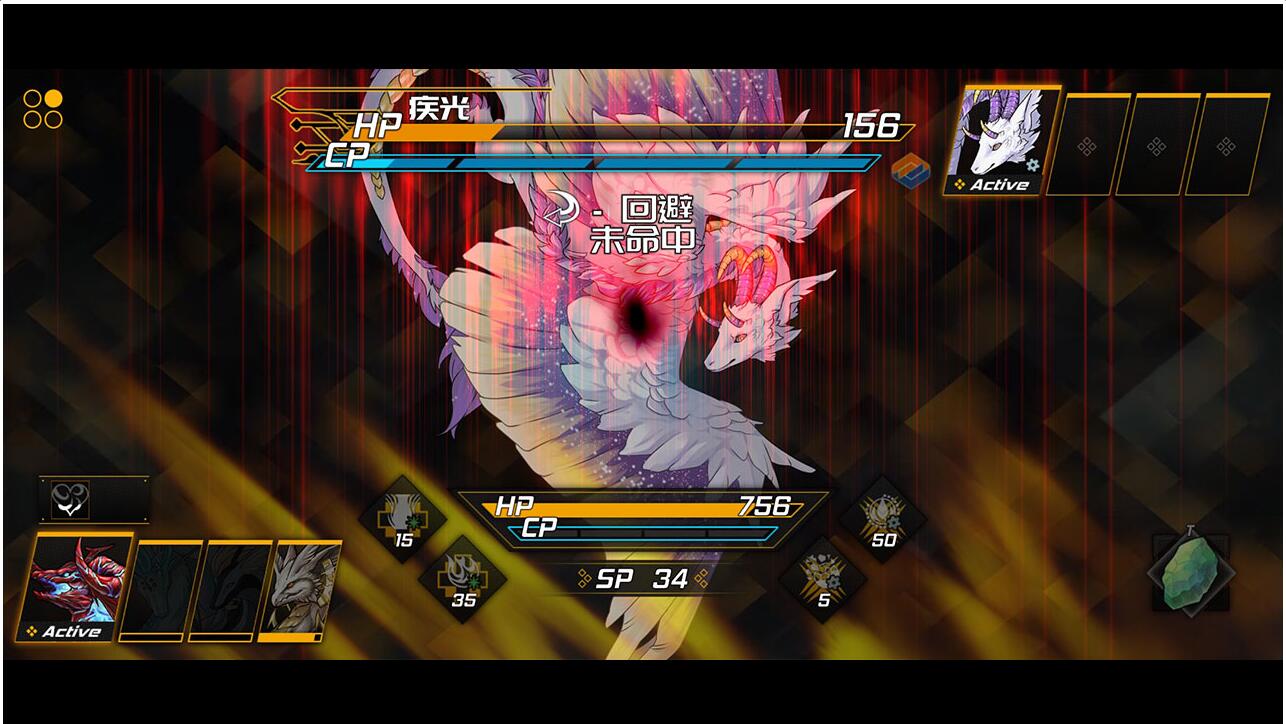This screenshot has width=1286, height=724.
Task: Select the active red dragon portrait
Action: coord(75,587)
